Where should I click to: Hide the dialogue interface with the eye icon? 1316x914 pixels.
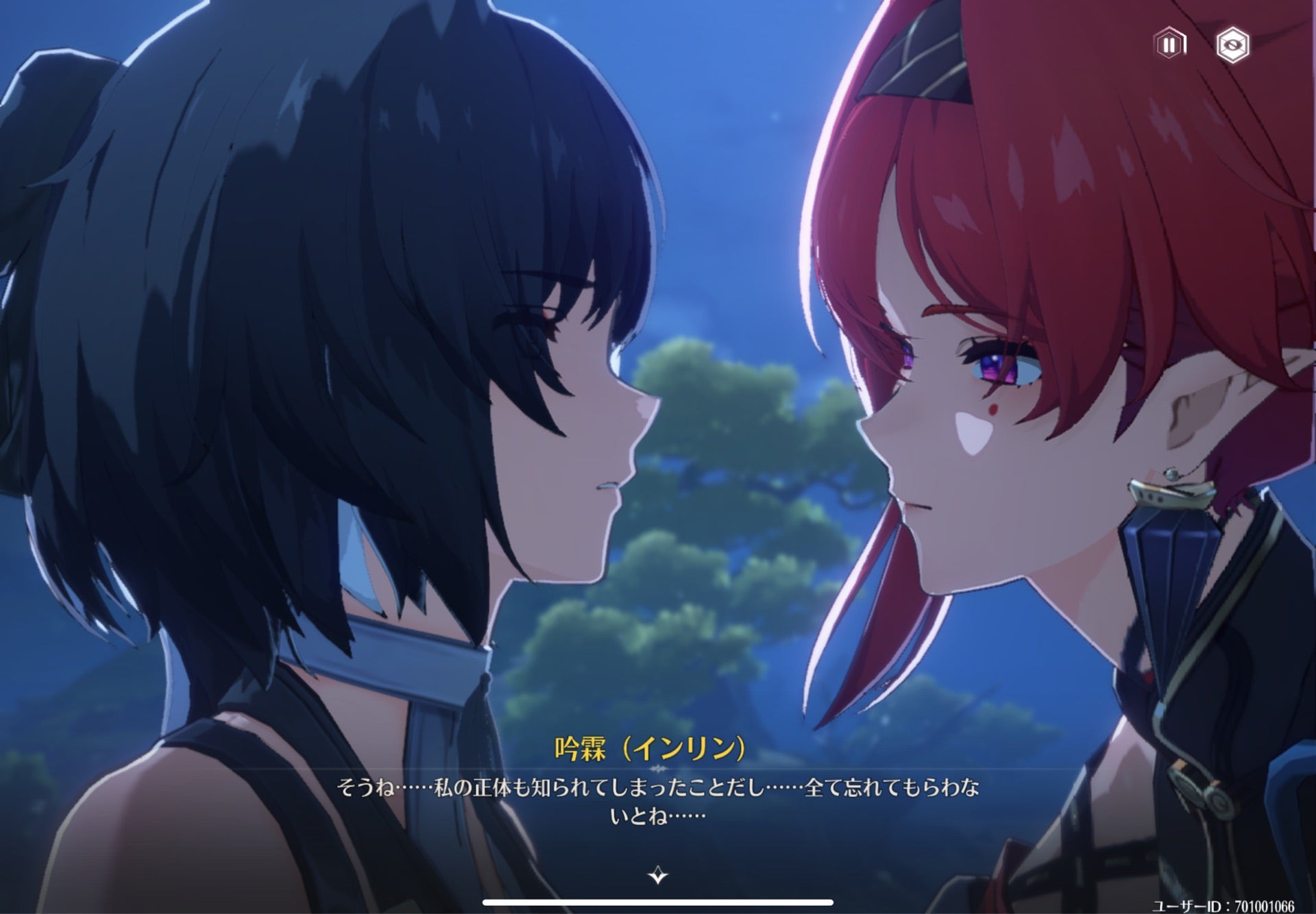coord(1232,45)
